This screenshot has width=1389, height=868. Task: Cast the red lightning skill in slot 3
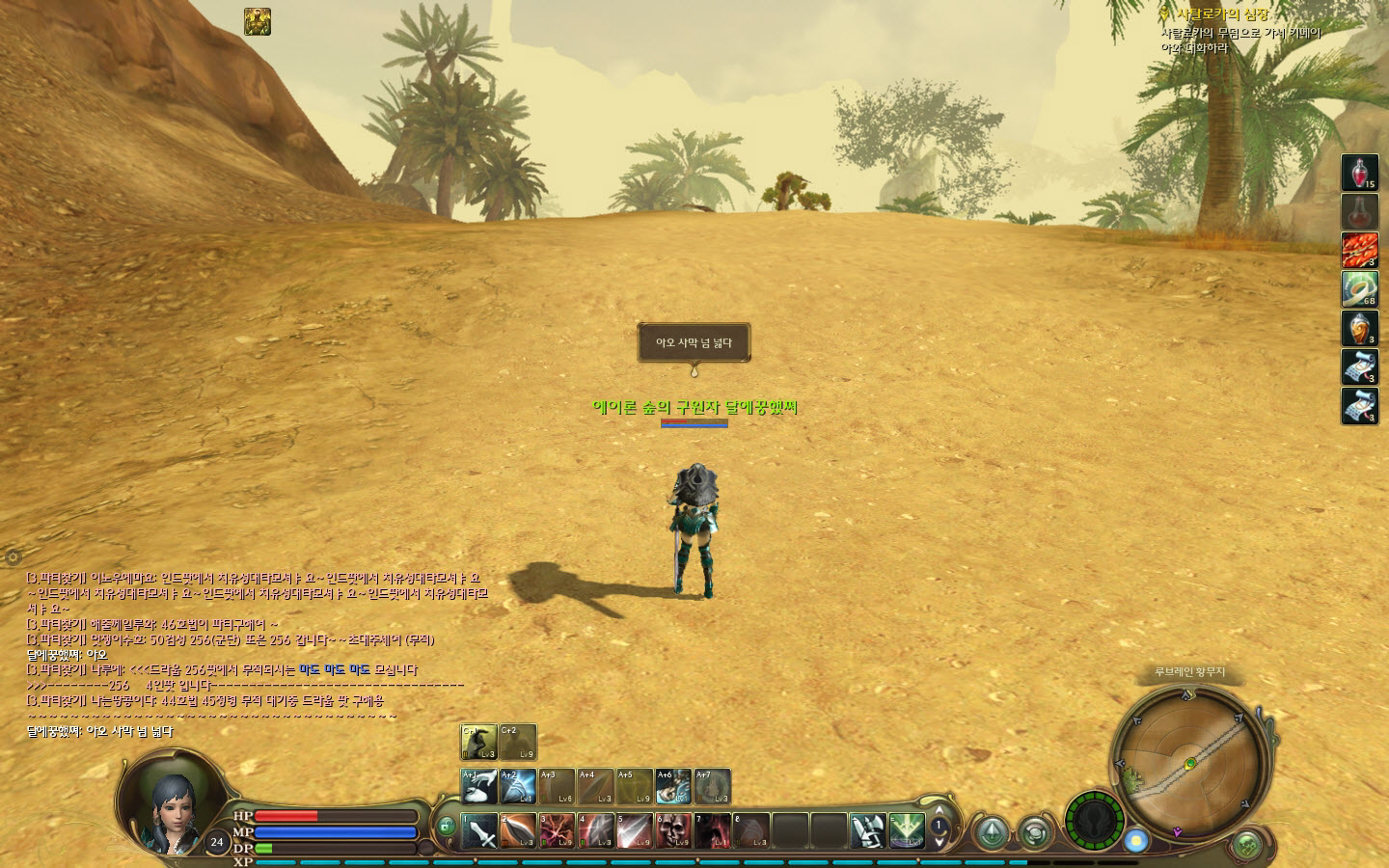[x=557, y=831]
